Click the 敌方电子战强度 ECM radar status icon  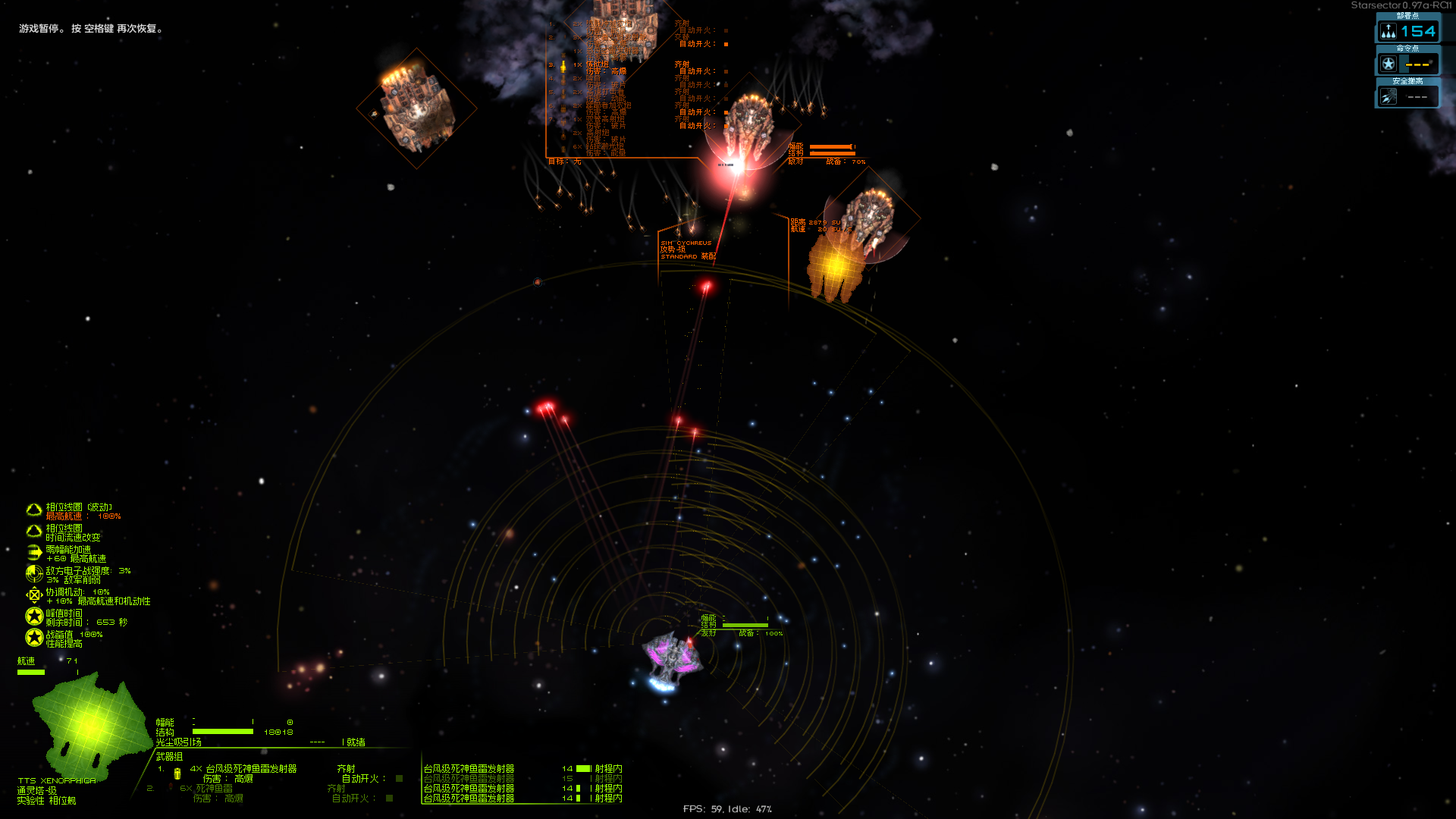point(34,574)
